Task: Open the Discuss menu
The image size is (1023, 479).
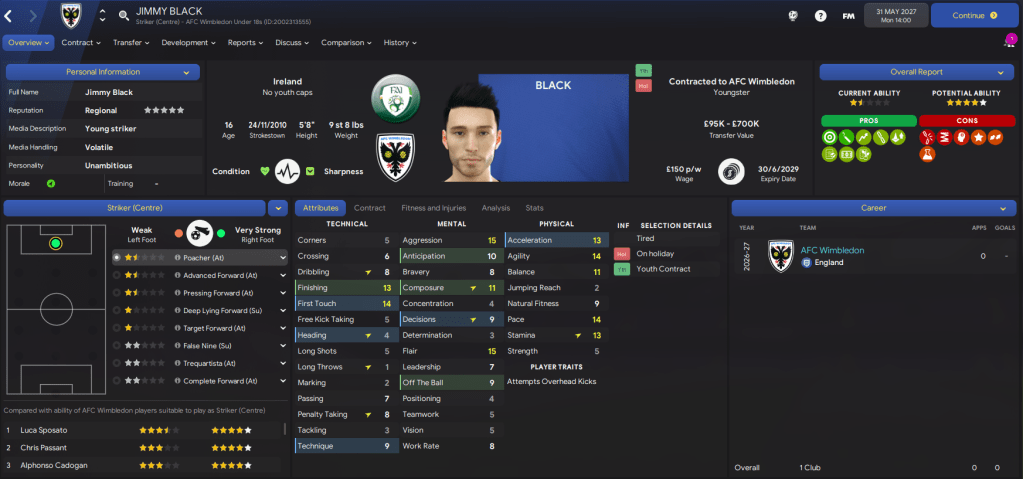Action: (292, 43)
